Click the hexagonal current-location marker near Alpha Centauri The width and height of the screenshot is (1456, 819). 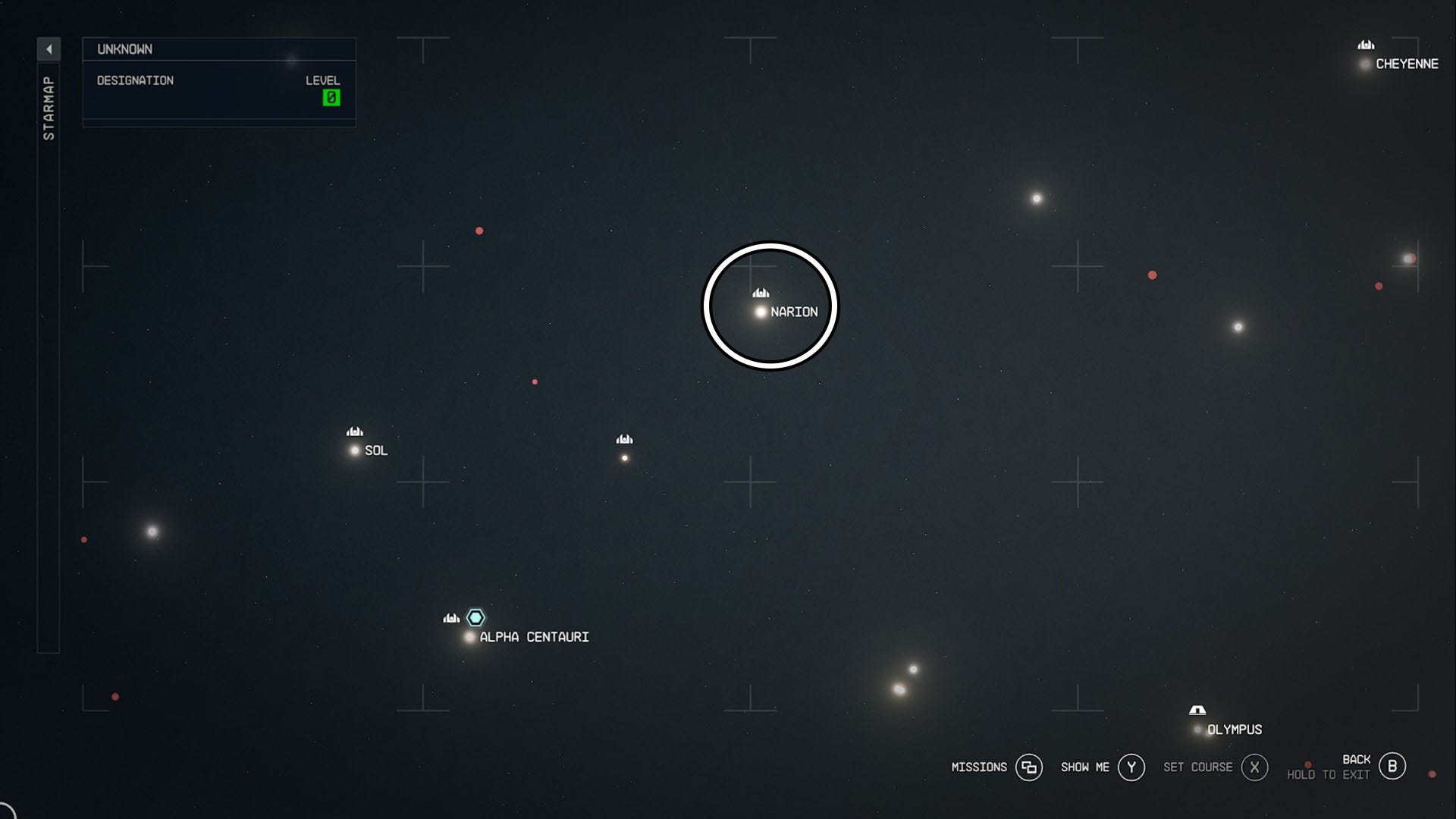coord(475,617)
